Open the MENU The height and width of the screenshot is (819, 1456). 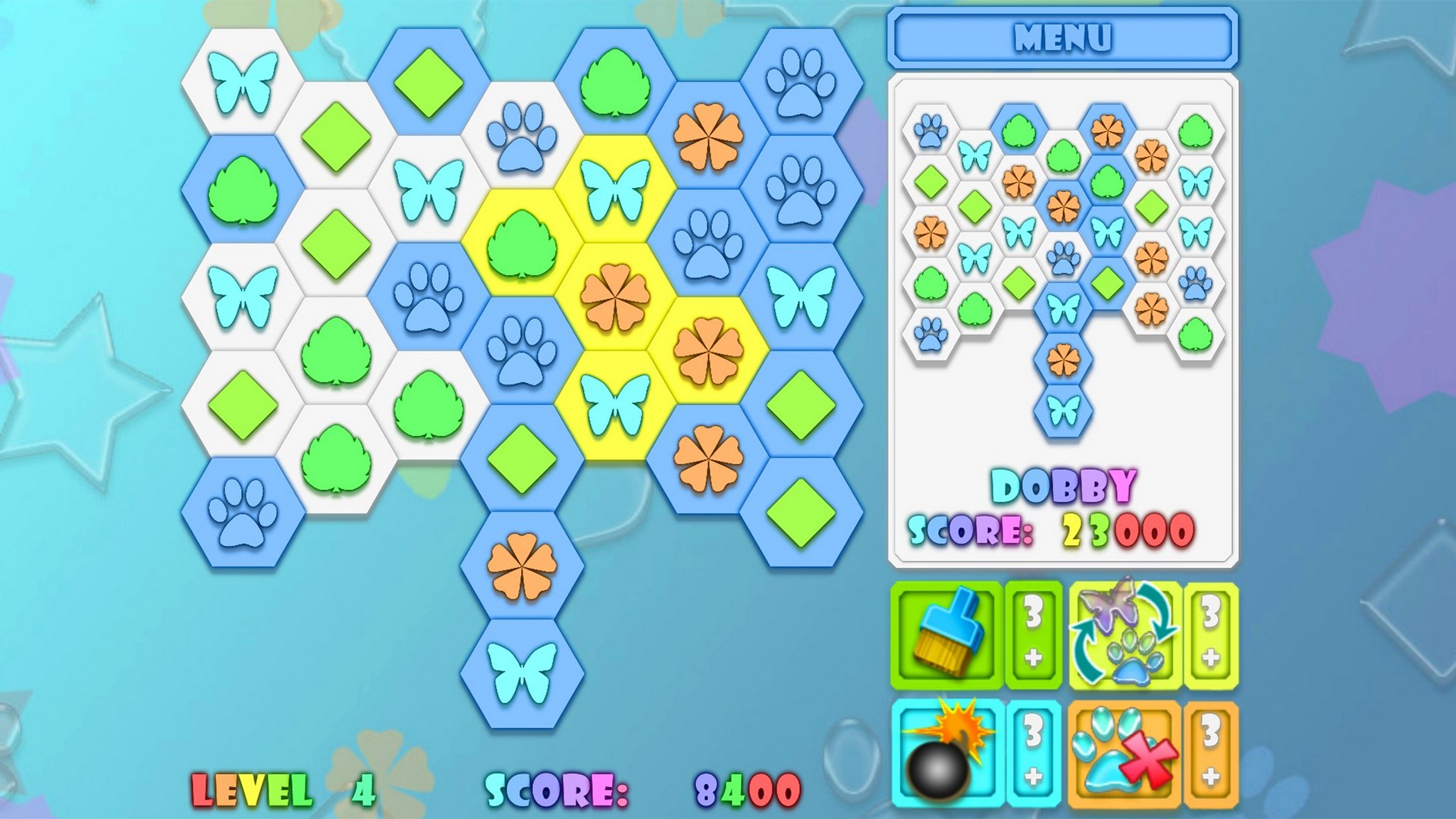(1062, 34)
